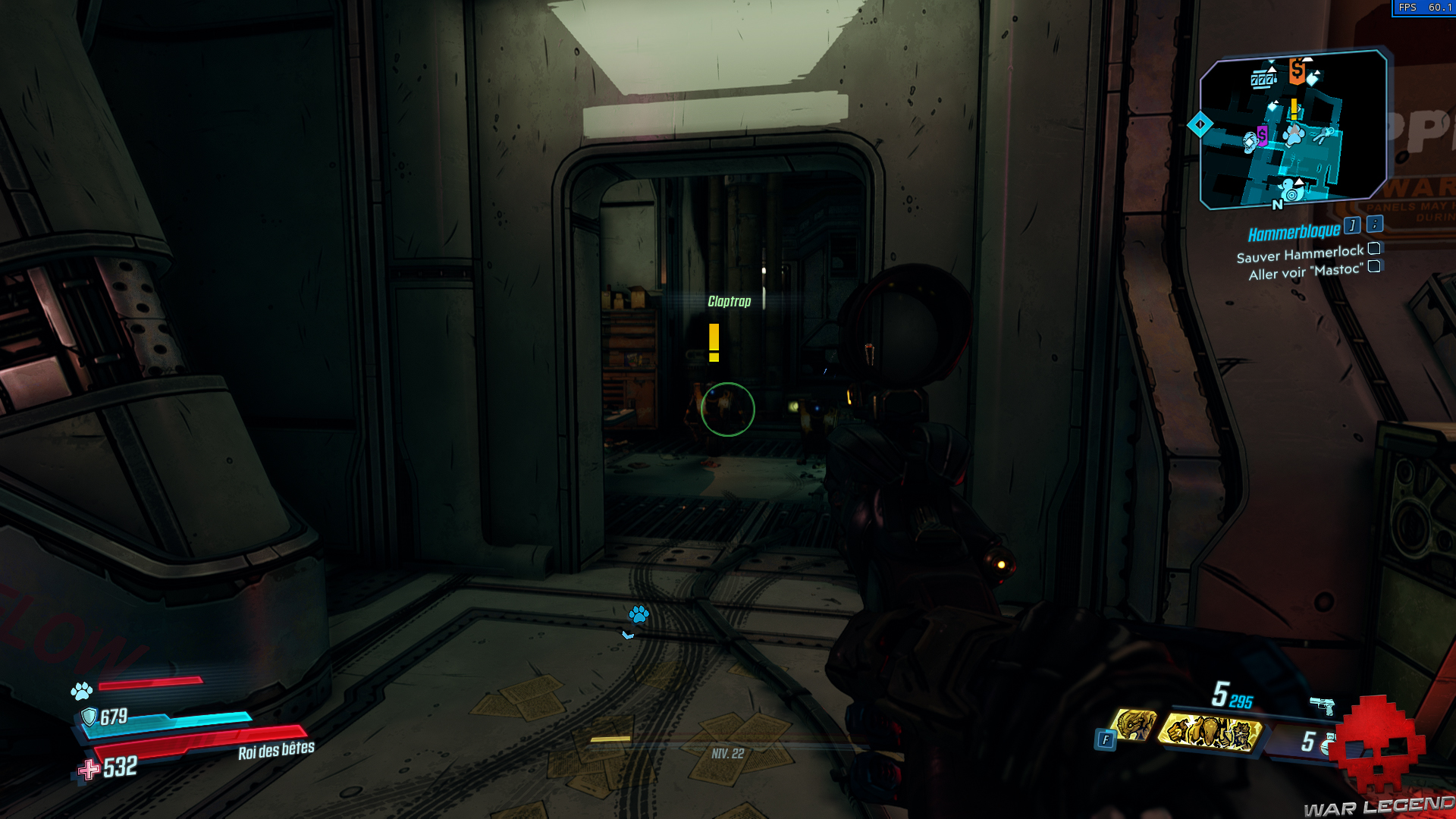Click the key icon near the player arrow on minimap
Image resolution: width=1456 pixels, height=819 pixels.
[1325, 133]
